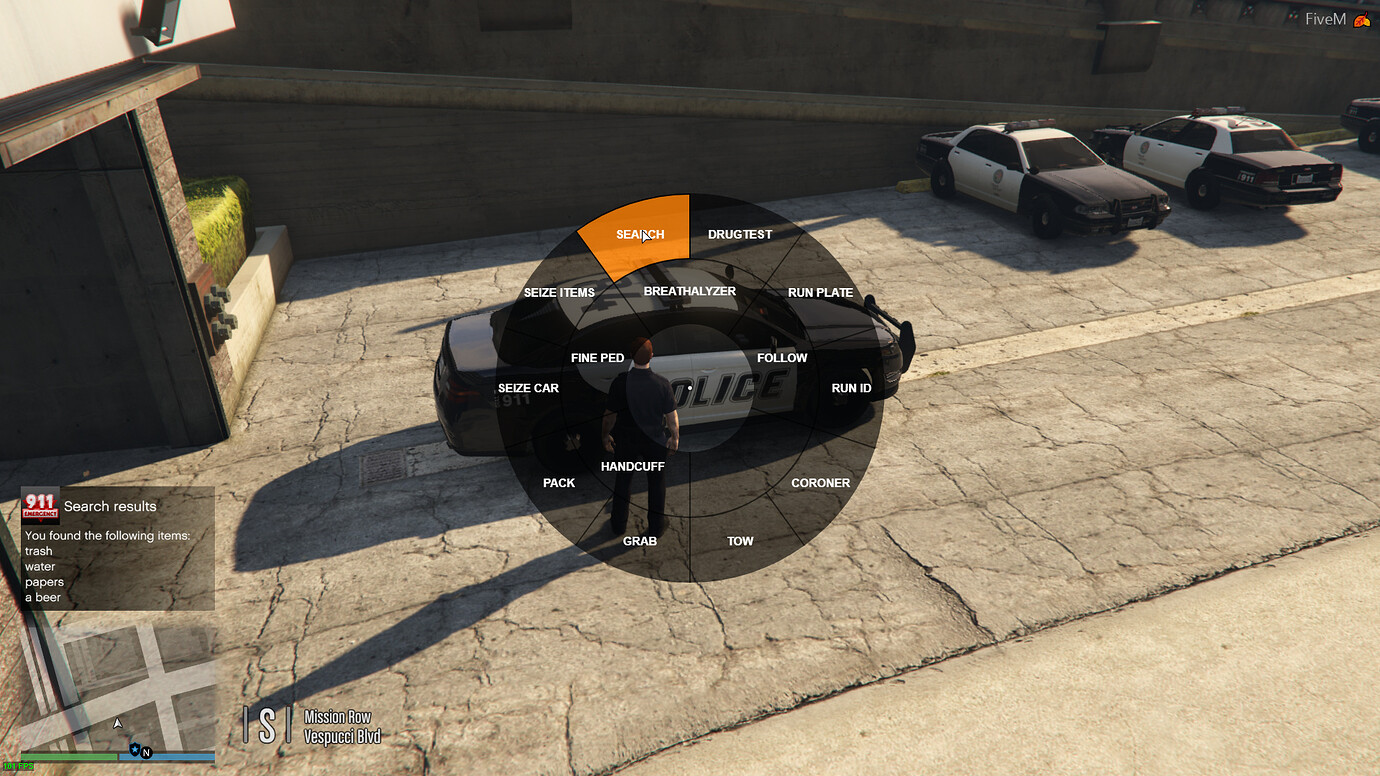Select the SEIZE CAR action

528,388
